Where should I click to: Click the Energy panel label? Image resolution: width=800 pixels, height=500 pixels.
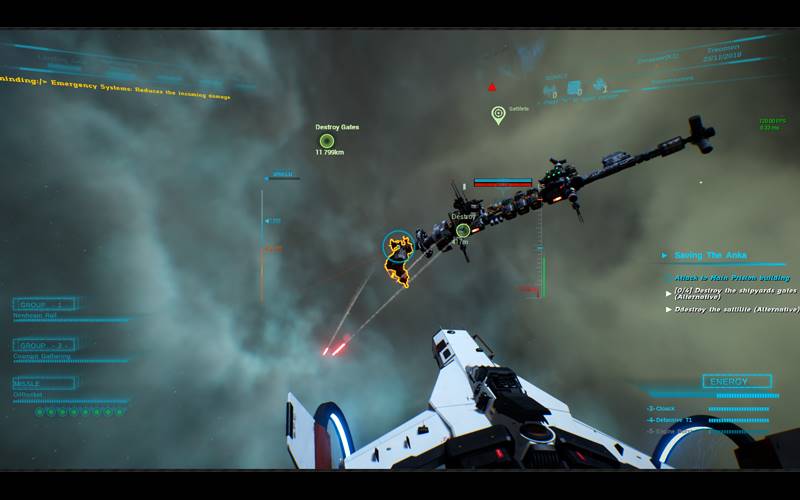click(x=737, y=382)
